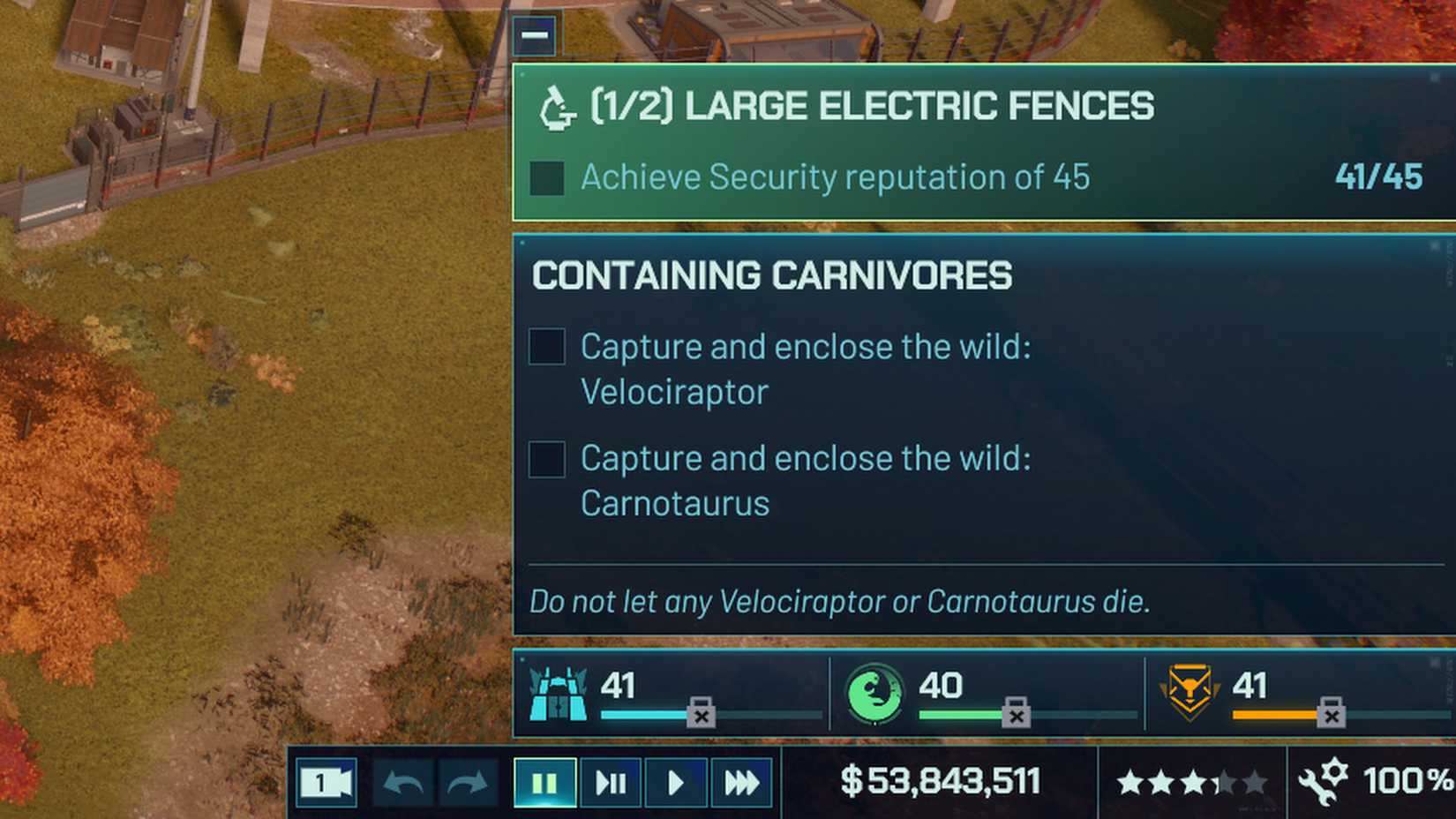Collapse the mission panel with the minus button
This screenshot has width=1456, height=819.
[535, 35]
